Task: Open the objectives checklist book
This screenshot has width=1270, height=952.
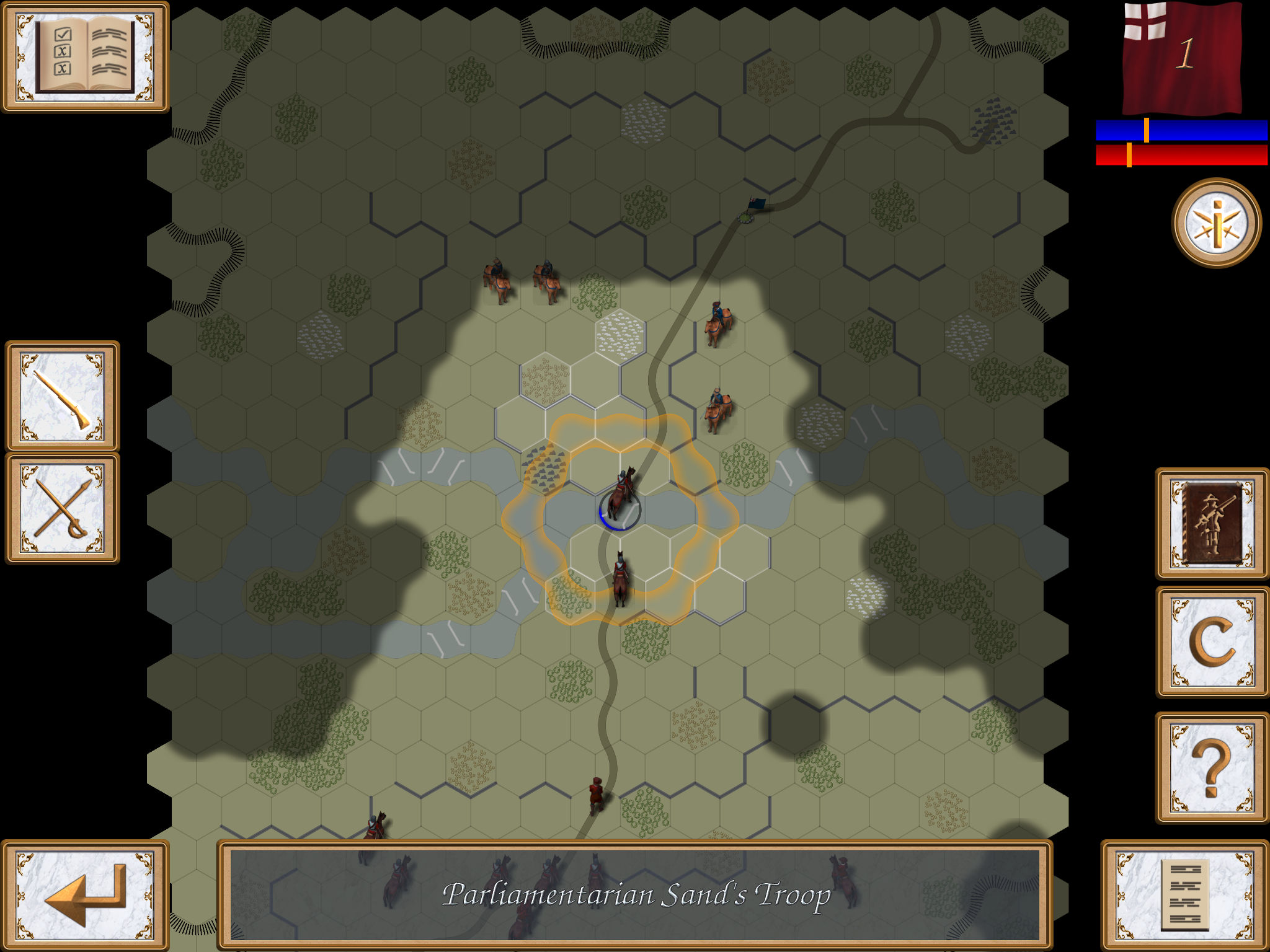Action: (x=85, y=57)
